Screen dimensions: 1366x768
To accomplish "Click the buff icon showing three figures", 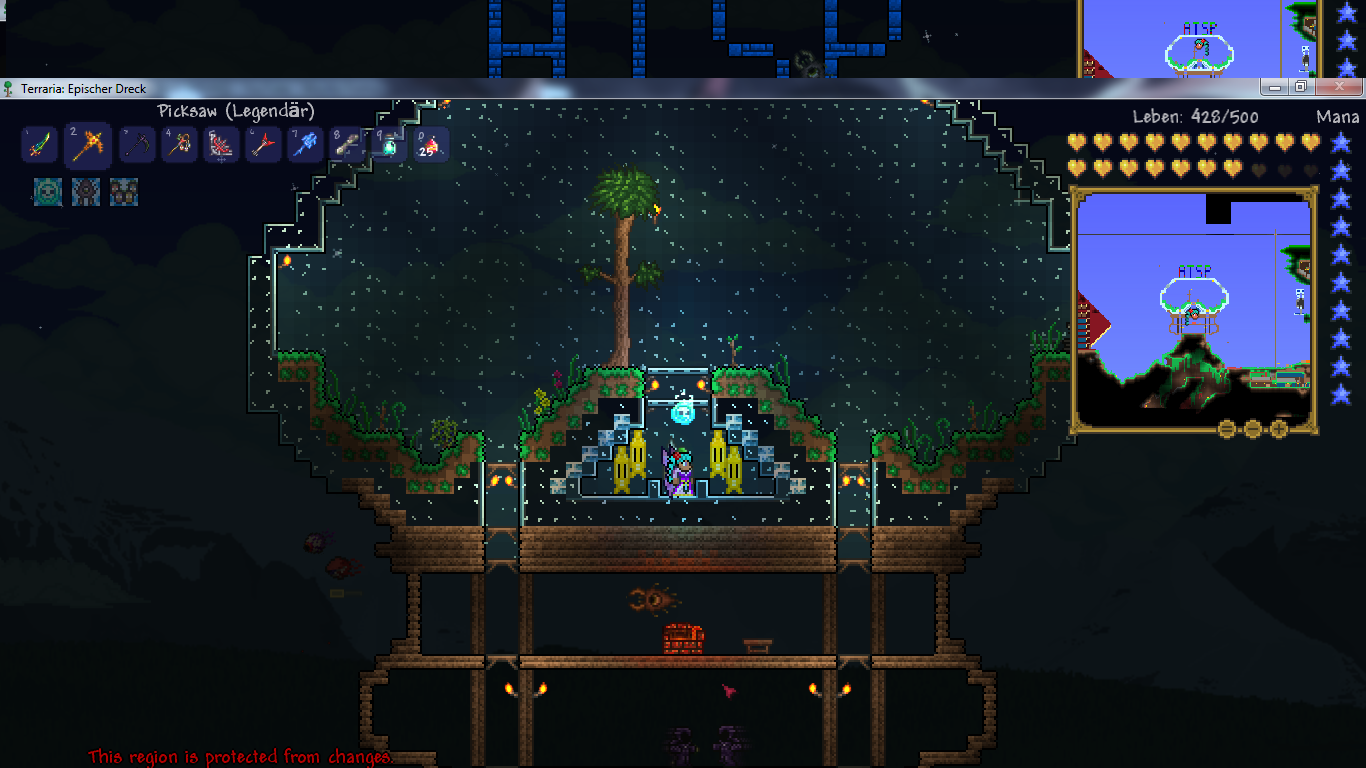I will click(x=124, y=191).
